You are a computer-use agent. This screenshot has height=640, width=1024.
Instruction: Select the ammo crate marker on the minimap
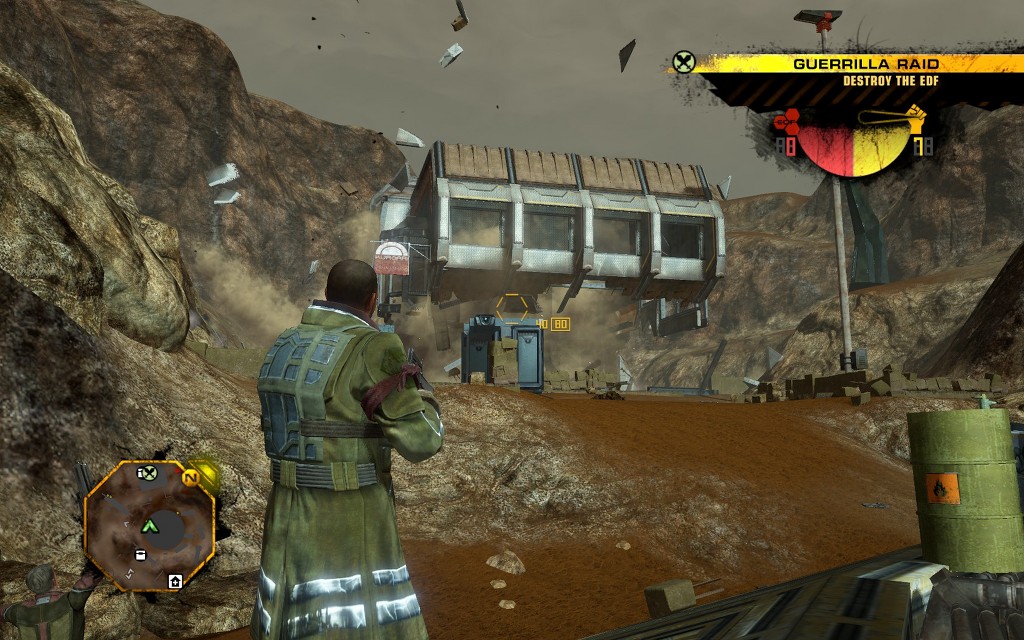pyautogui.click(x=140, y=554)
